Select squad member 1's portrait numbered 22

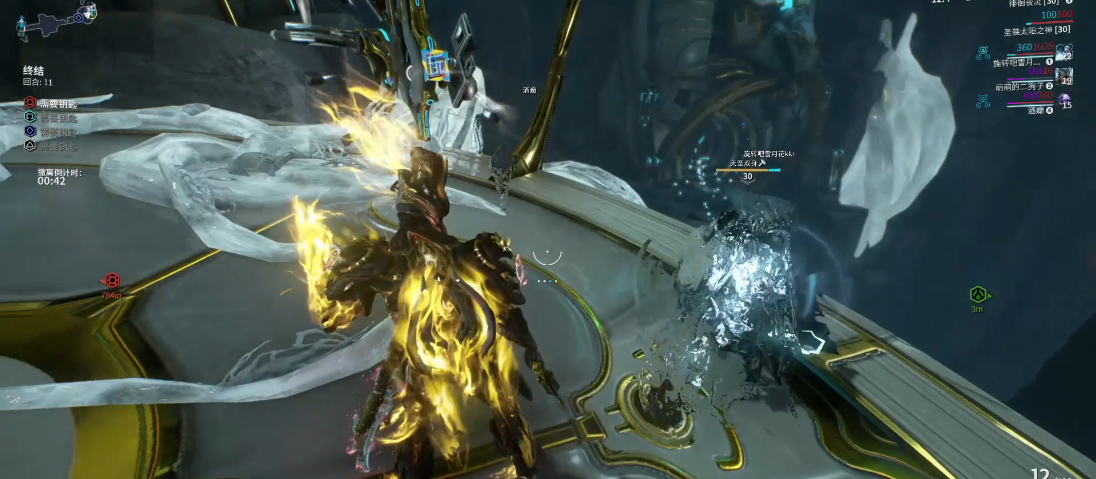[x=1064, y=52]
